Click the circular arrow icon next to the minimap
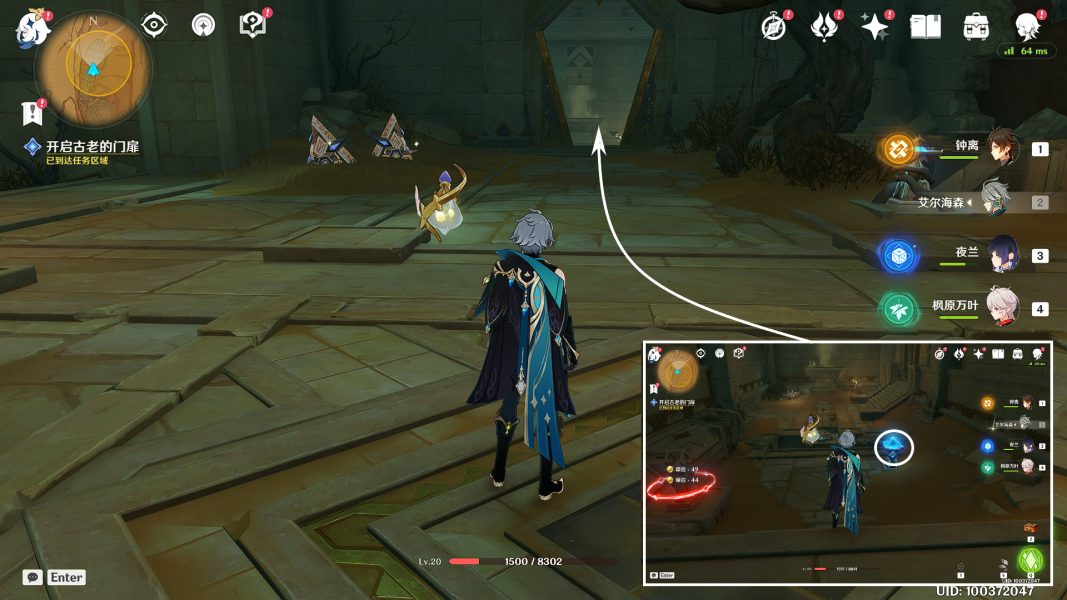1067x600 pixels. pyautogui.click(x=203, y=25)
